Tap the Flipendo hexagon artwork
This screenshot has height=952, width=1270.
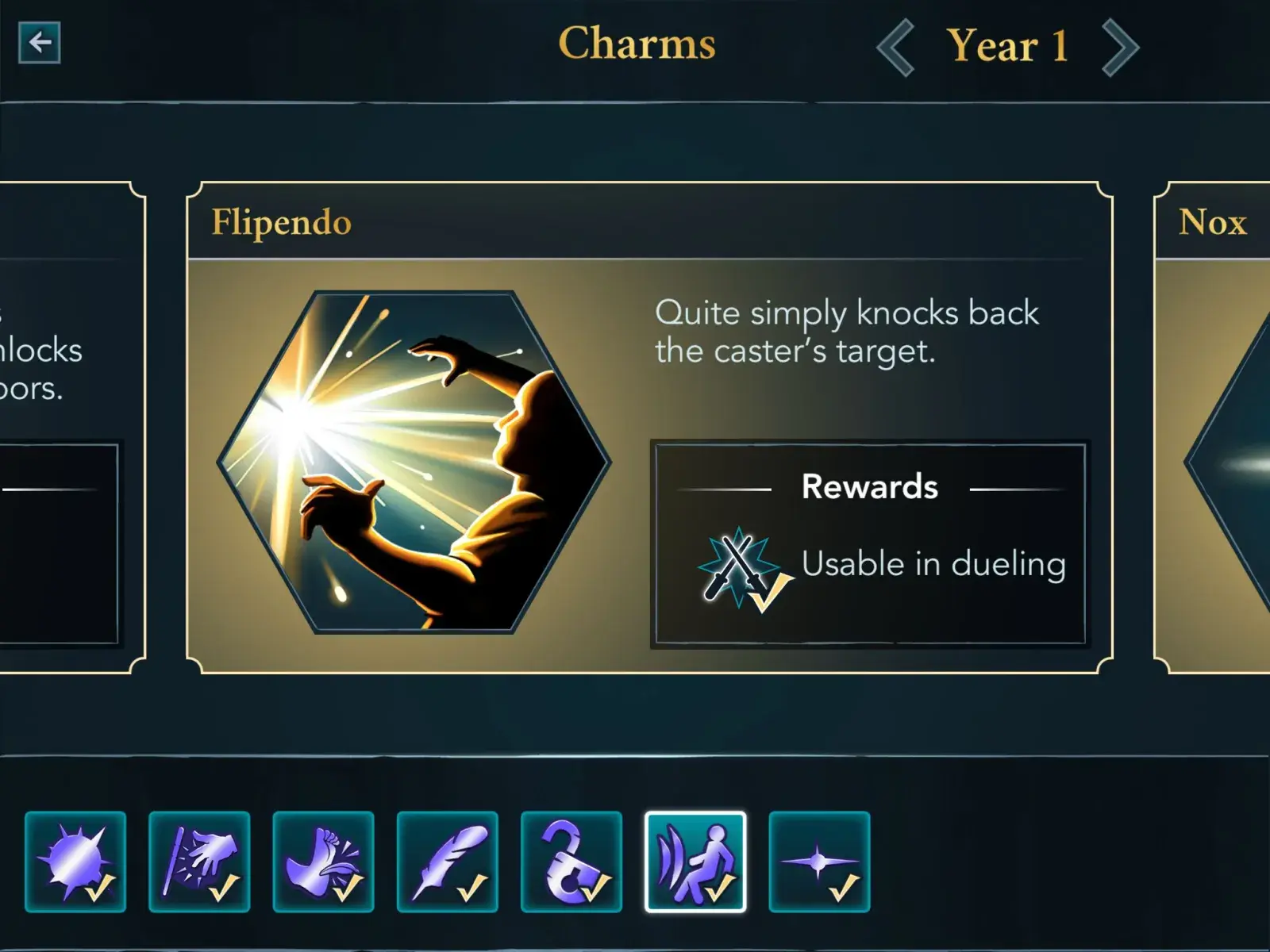tap(414, 462)
